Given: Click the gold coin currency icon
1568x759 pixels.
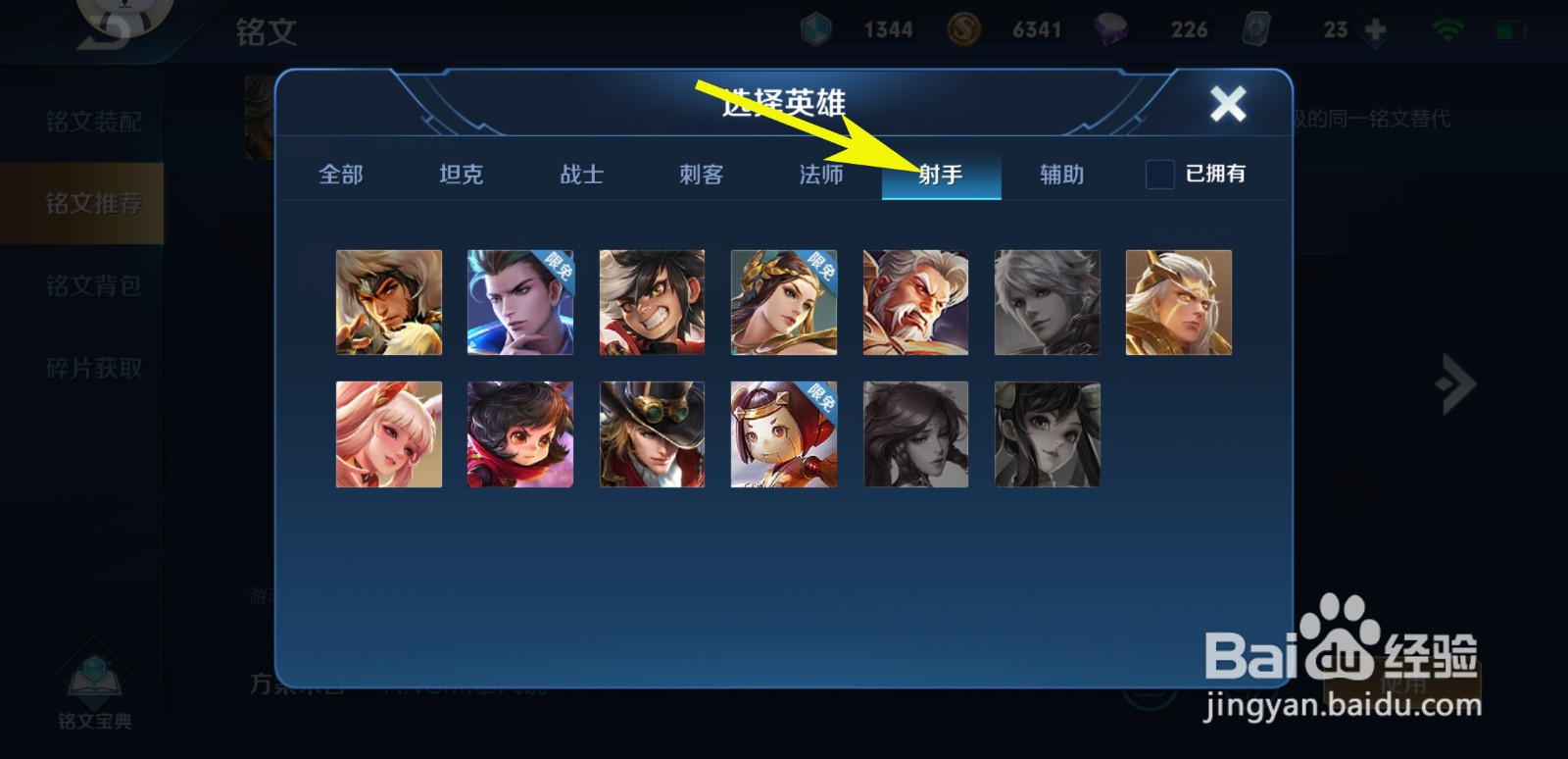Looking at the screenshot, I should [961, 29].
